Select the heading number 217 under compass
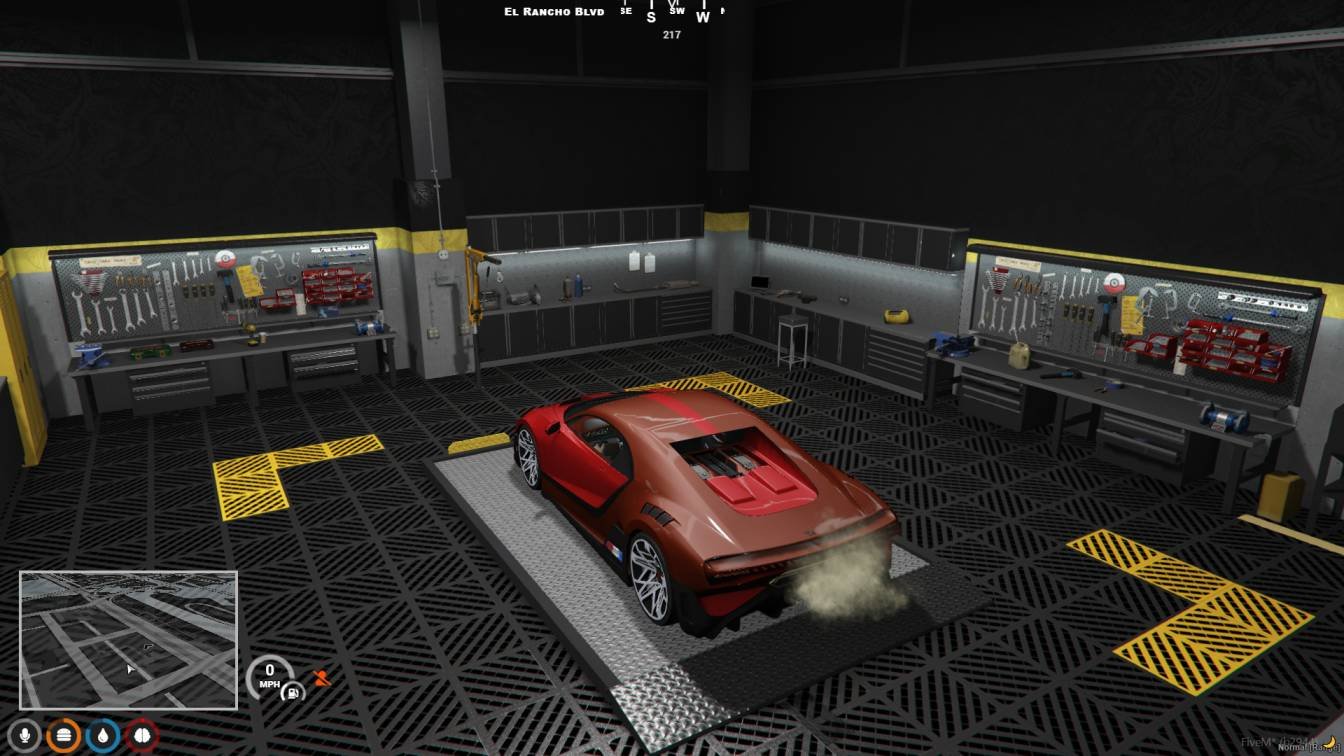 pos(670,35)
